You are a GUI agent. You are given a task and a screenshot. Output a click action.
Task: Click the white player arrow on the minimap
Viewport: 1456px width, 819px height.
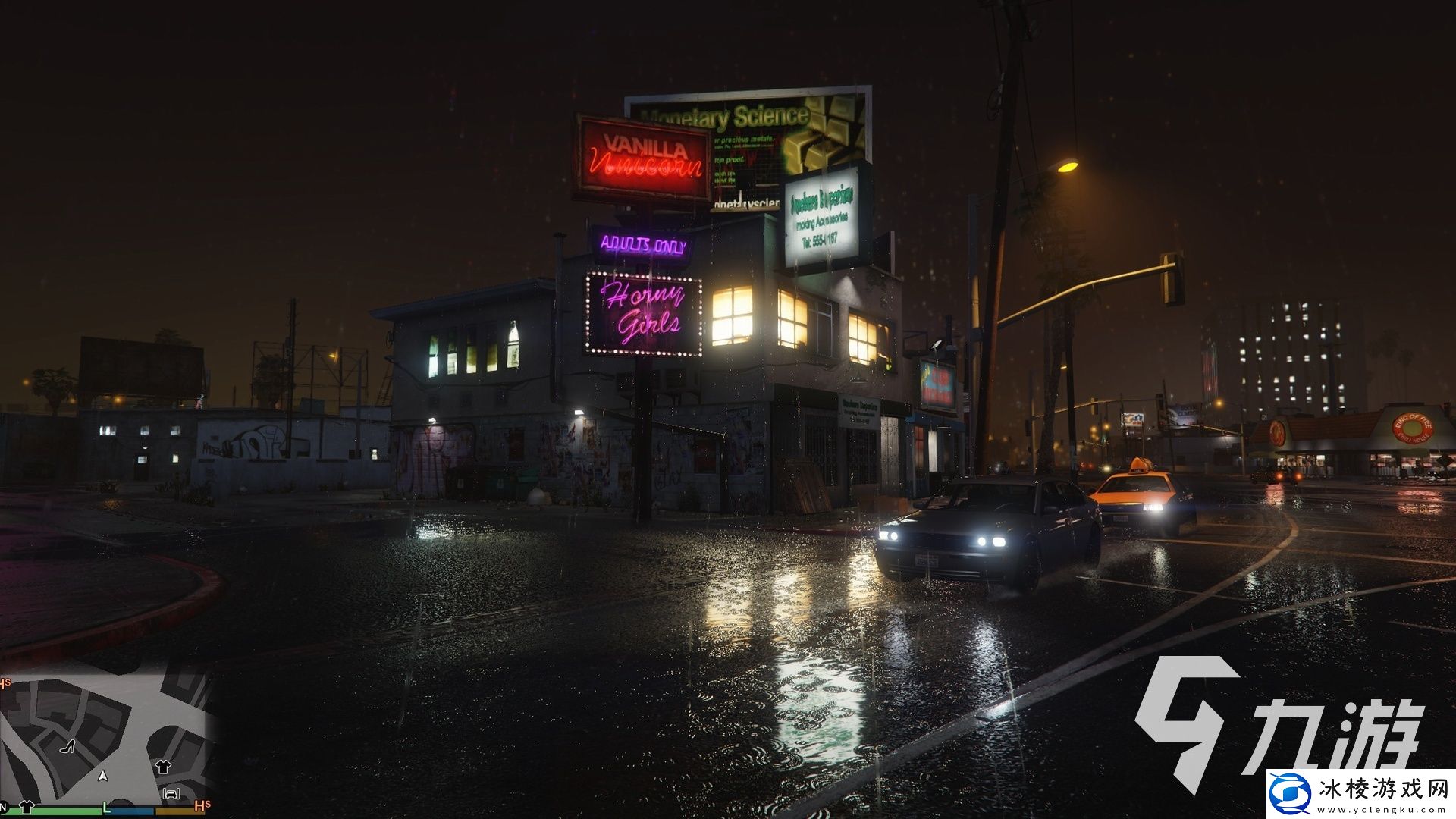pyautogui.click(x=102, y=777)
